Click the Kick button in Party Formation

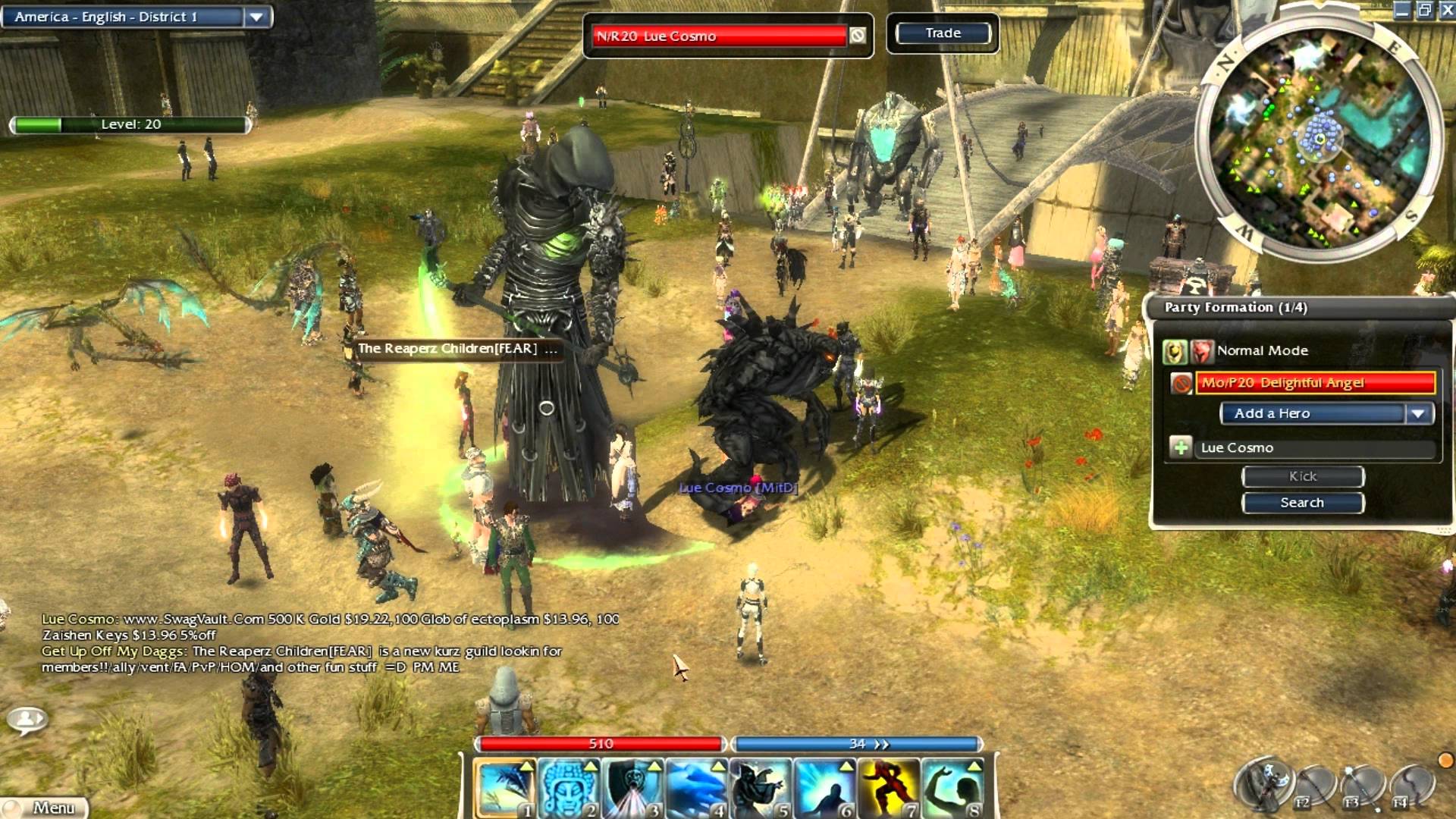(1303, 476)
